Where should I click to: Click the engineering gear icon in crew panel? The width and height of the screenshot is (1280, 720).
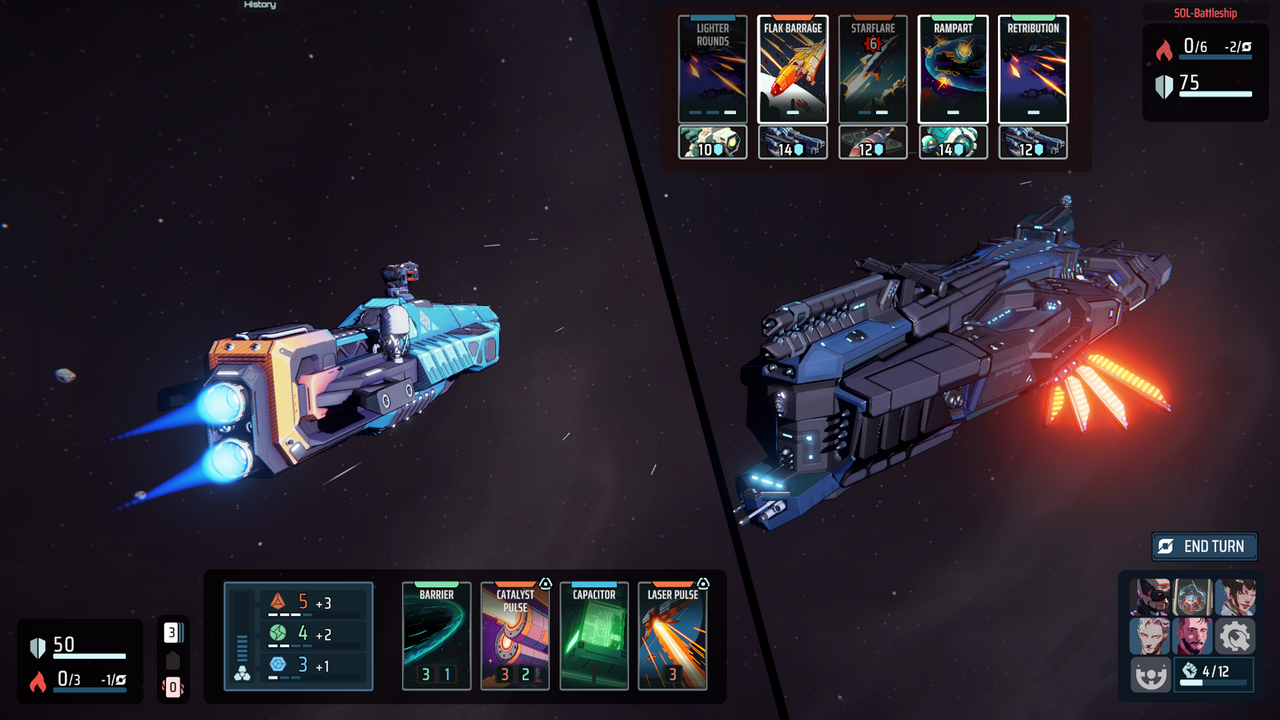pyautogui.click(x=1235, y=636)
